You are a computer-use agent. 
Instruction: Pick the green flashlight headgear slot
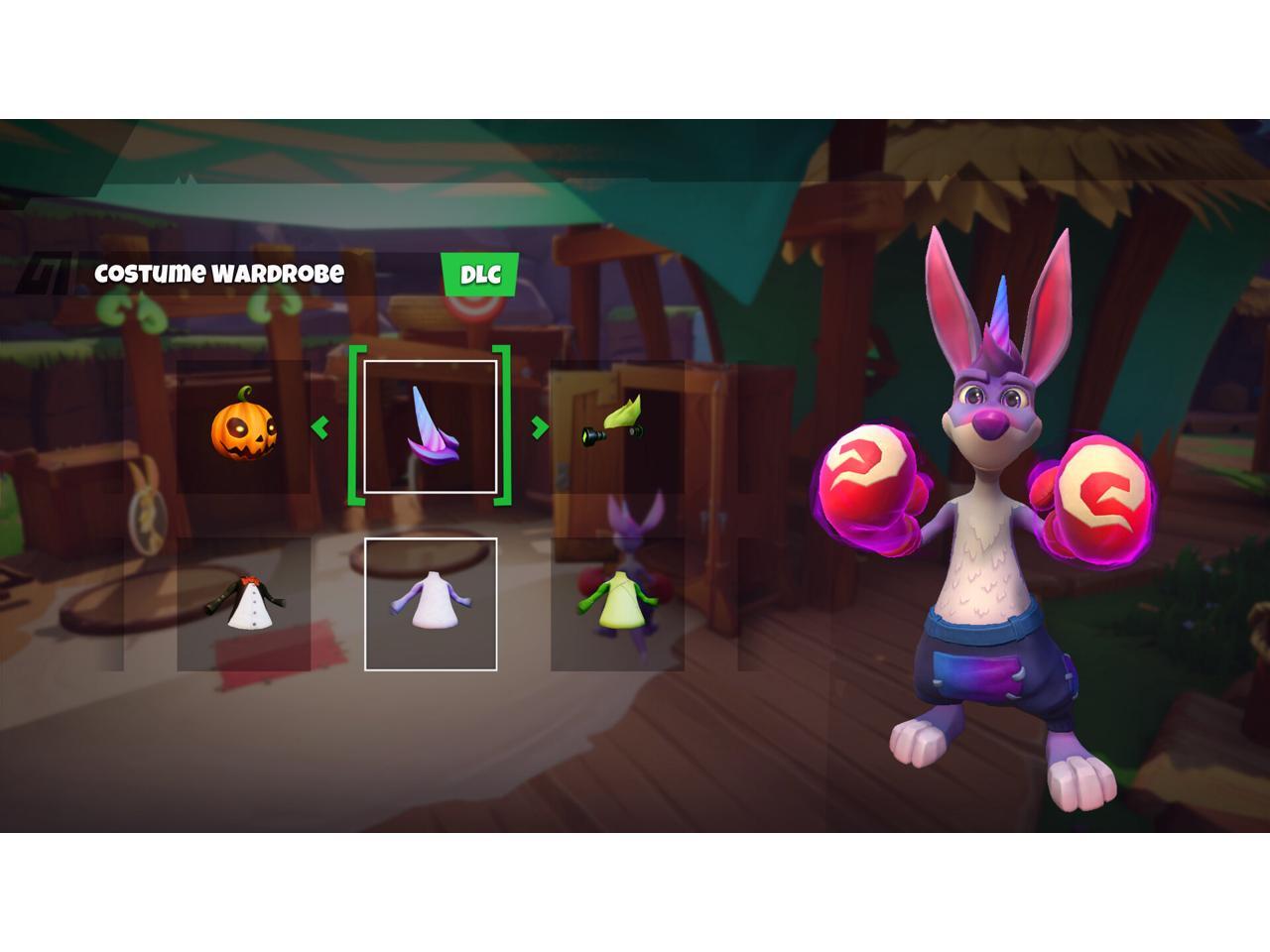coord(617,427)
